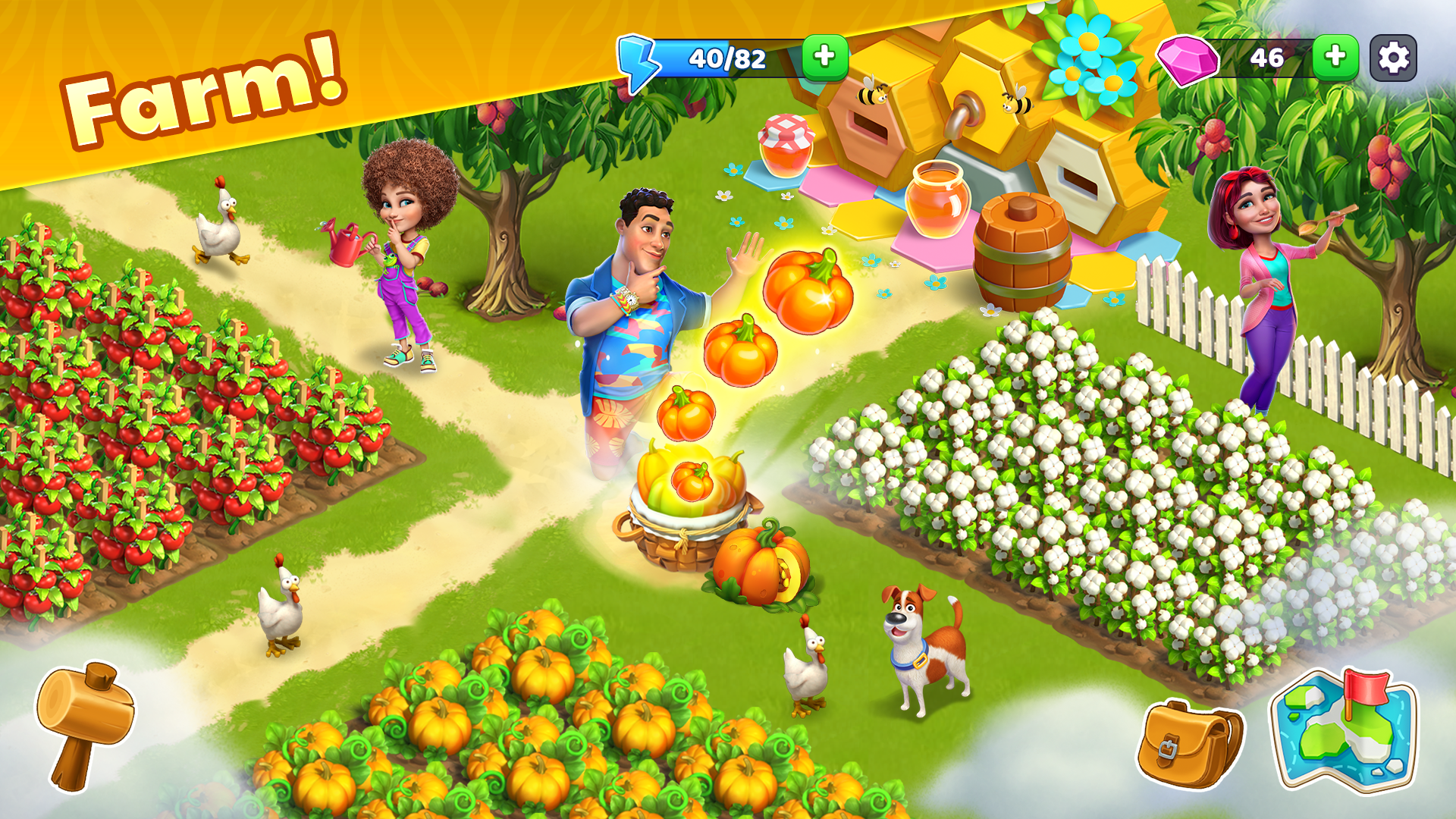The image size is (1456, 819).
Task: Click the energy progress bar
Action: (x=728, y=57)
